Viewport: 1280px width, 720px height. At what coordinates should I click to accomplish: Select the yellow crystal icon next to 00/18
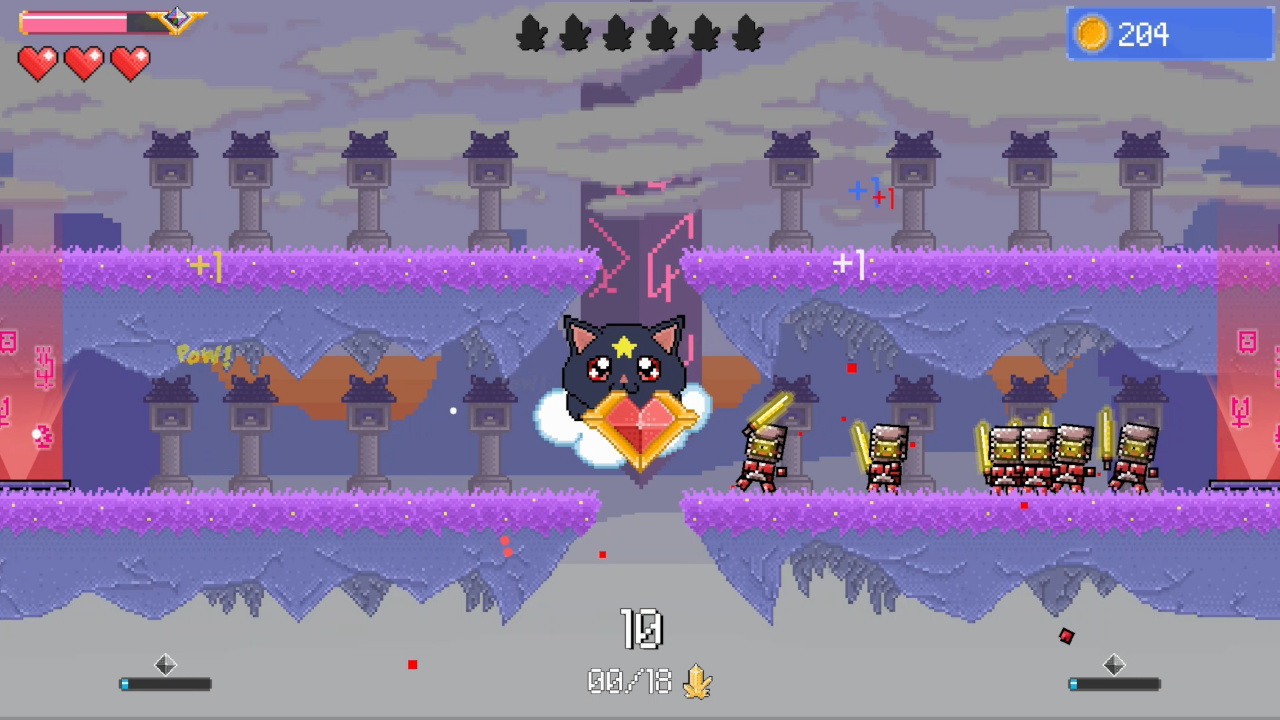point(698,681)
